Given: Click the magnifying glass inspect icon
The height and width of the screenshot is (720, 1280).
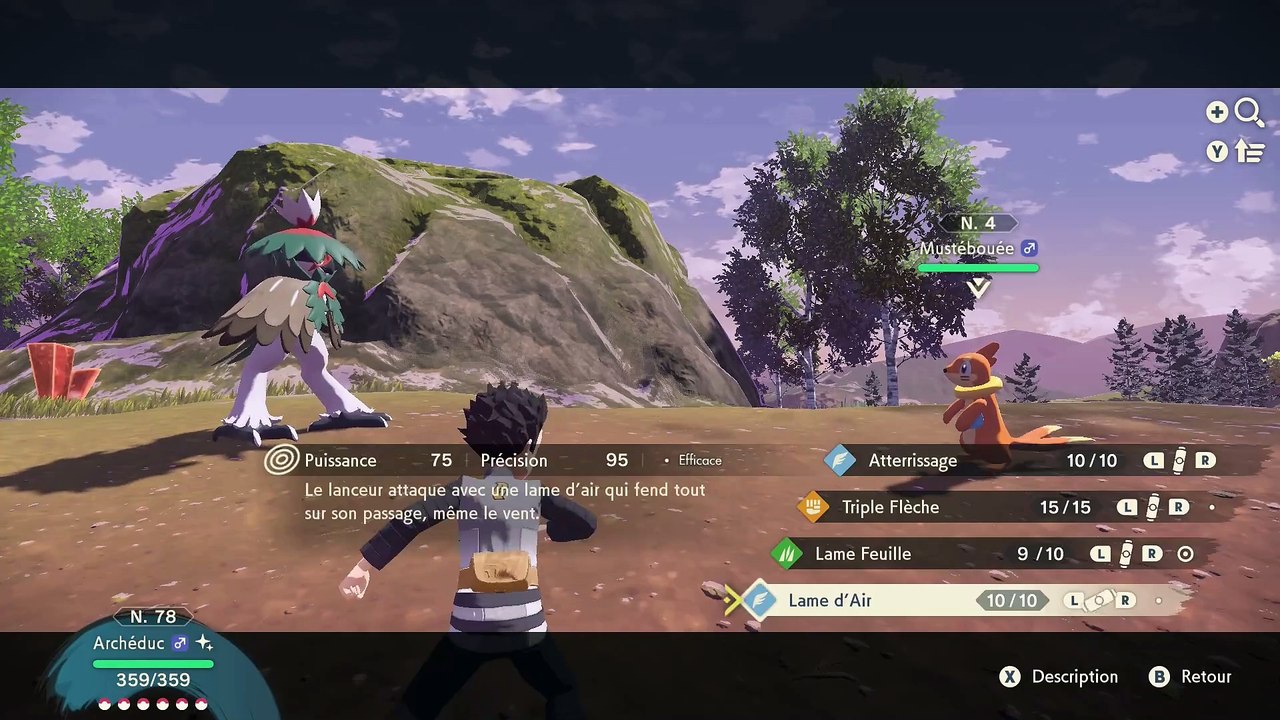Looking at the screenshot, I should 1249,112.
